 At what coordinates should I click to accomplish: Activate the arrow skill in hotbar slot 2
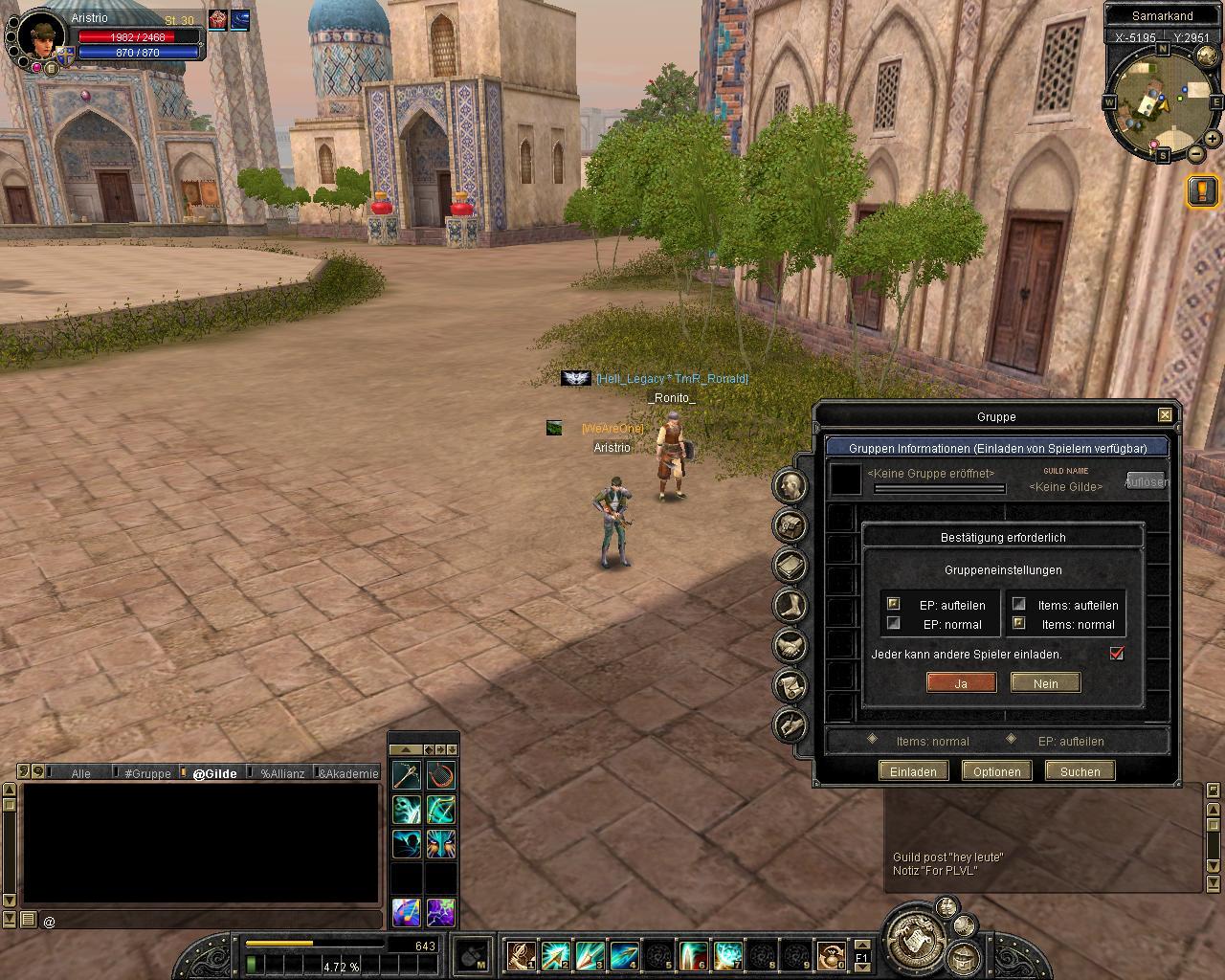(554, 955)
